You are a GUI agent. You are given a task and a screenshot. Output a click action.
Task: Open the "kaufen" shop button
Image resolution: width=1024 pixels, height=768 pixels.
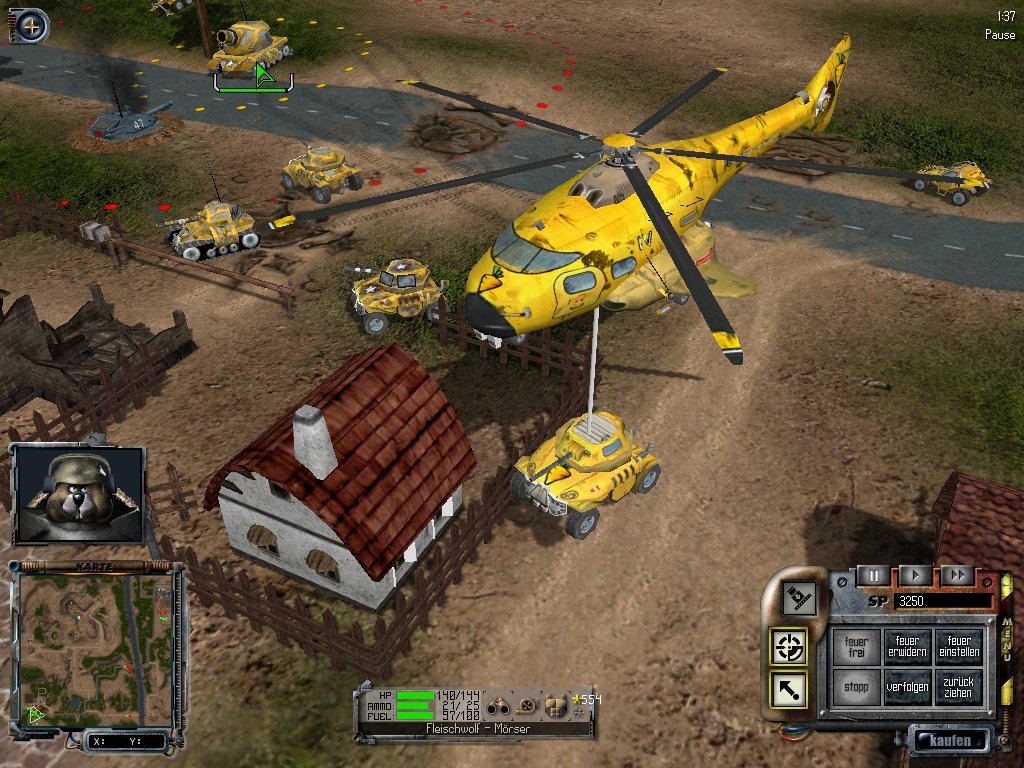pyautogui.click(x=948, y=741)
